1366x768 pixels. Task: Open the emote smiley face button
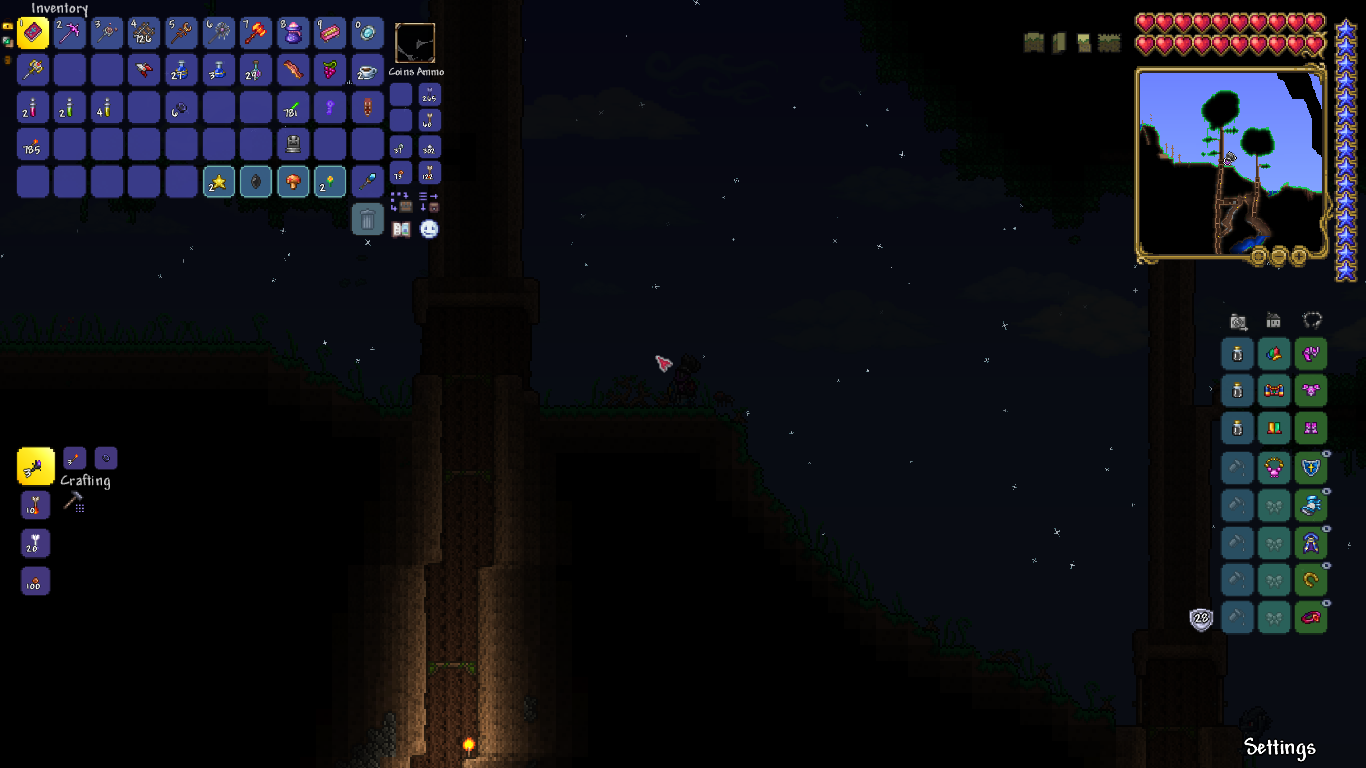[x=429, y=229]
